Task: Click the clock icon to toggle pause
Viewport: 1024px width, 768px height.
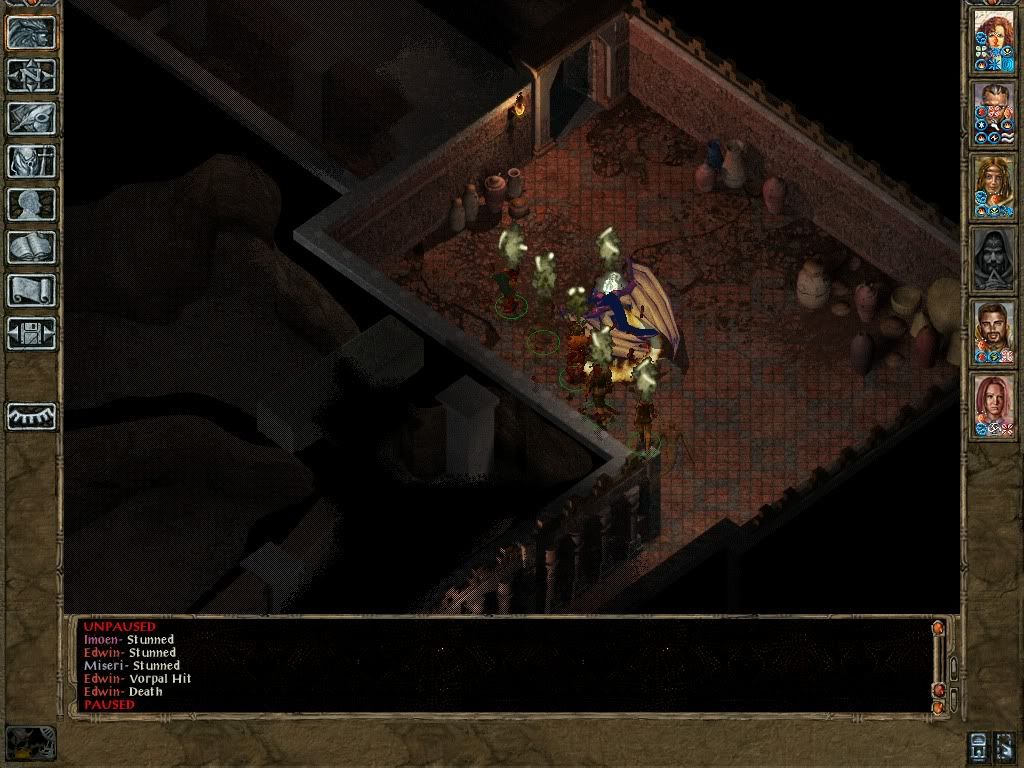Action: tap(31, 742)
